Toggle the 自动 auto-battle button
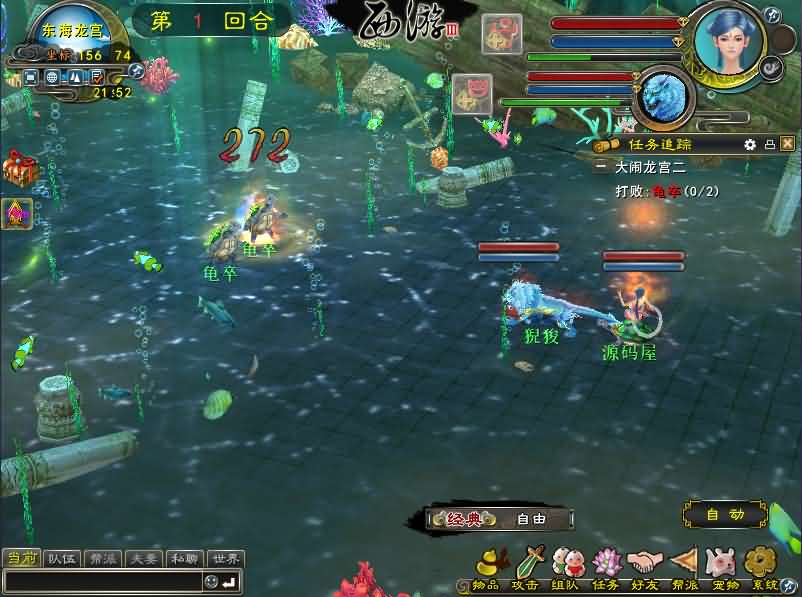 [x=725, y=515]
